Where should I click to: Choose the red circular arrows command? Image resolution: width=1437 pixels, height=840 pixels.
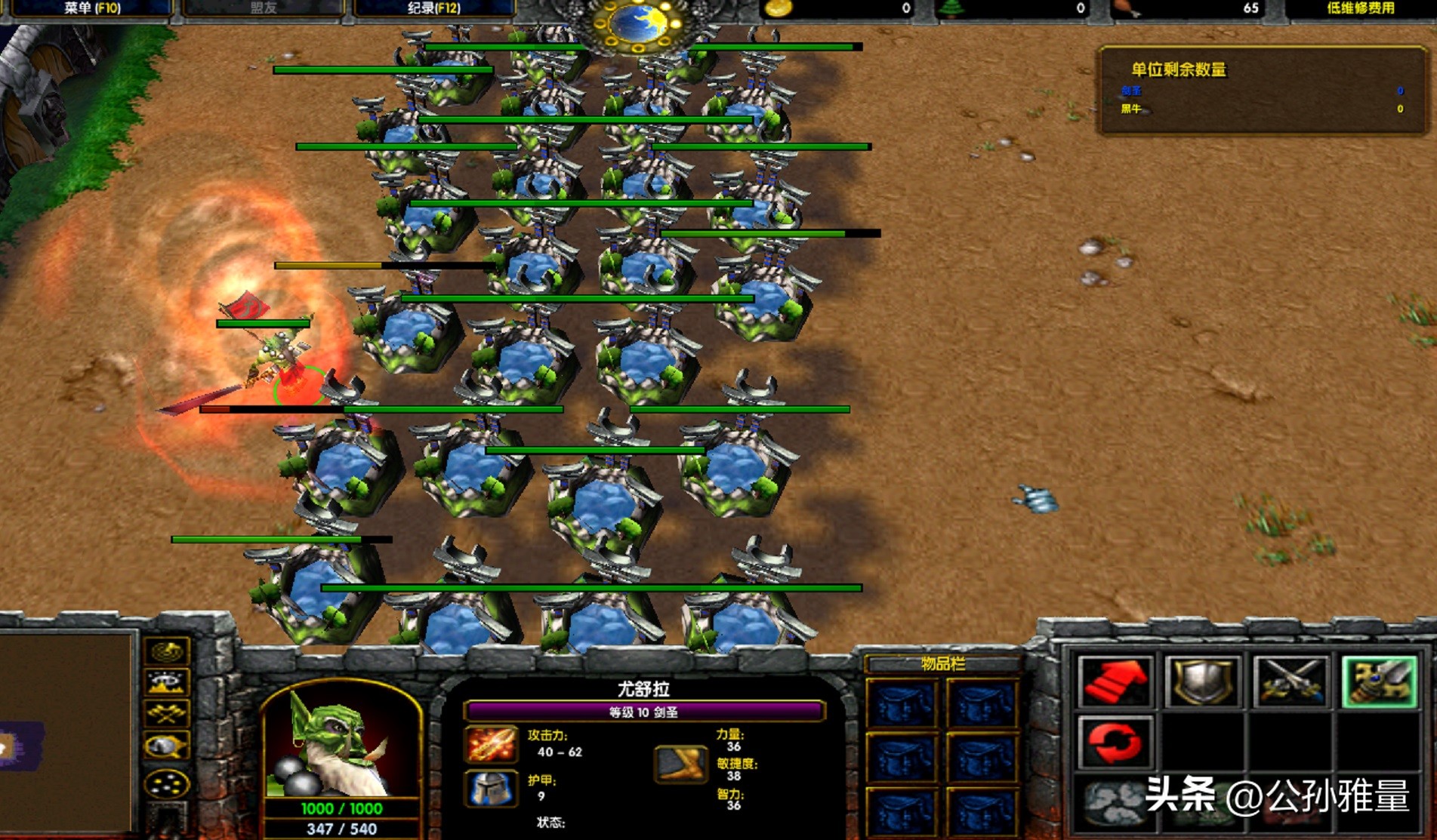1115,742
